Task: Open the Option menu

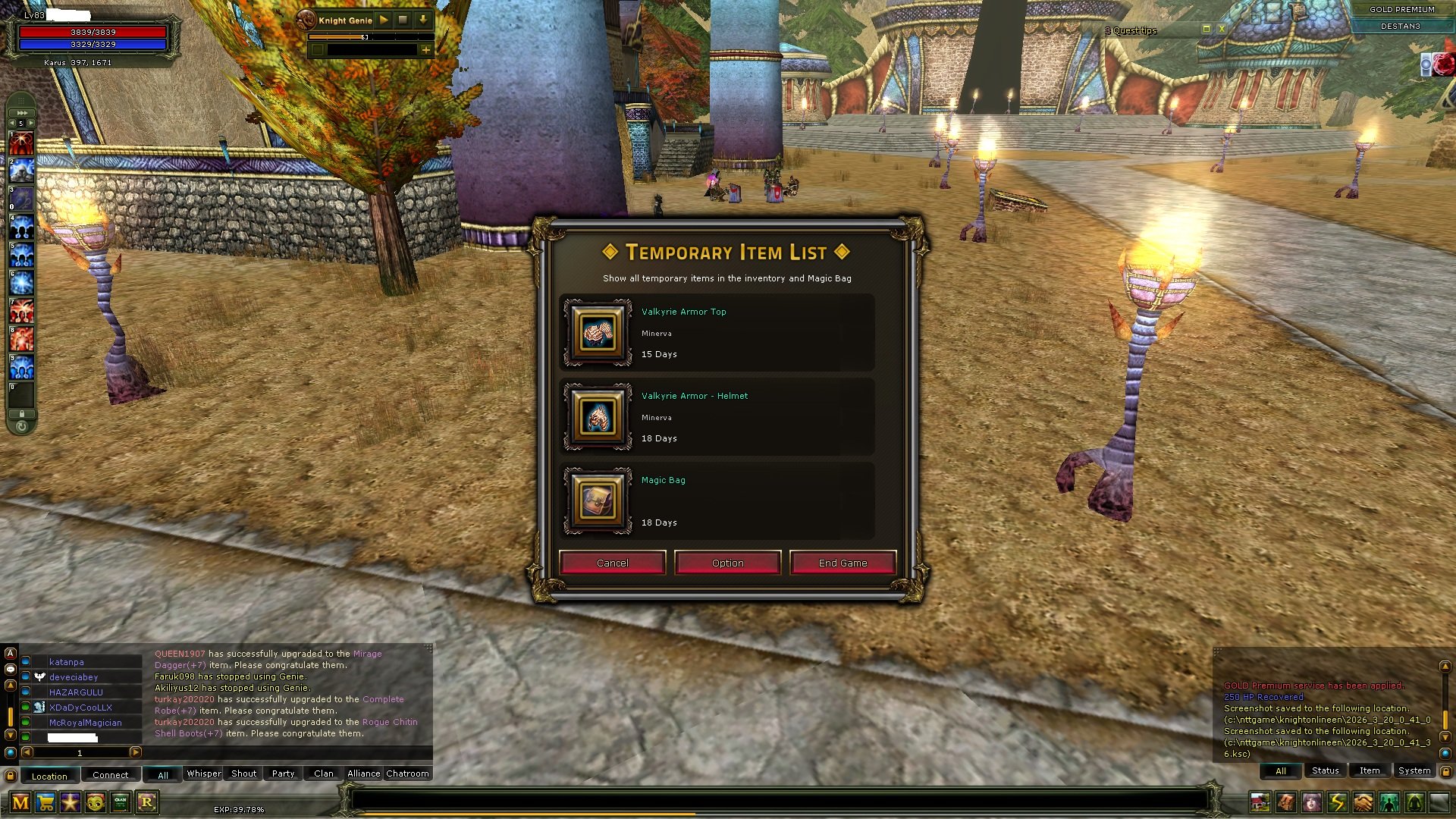Action: 727,563
